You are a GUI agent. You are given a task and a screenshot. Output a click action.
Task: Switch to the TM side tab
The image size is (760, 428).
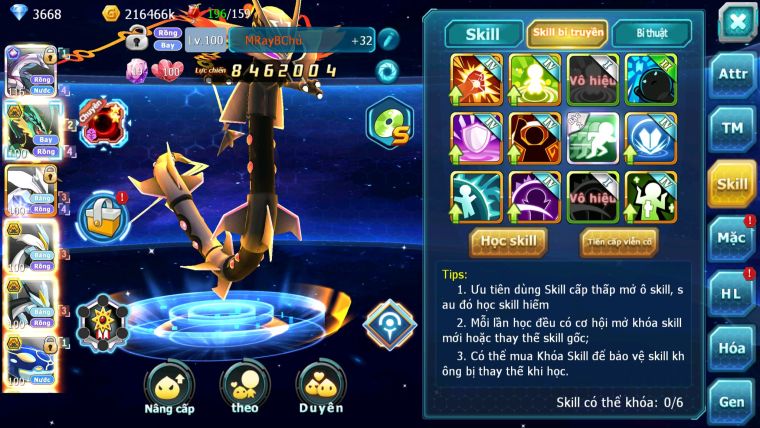click(732, 128)
